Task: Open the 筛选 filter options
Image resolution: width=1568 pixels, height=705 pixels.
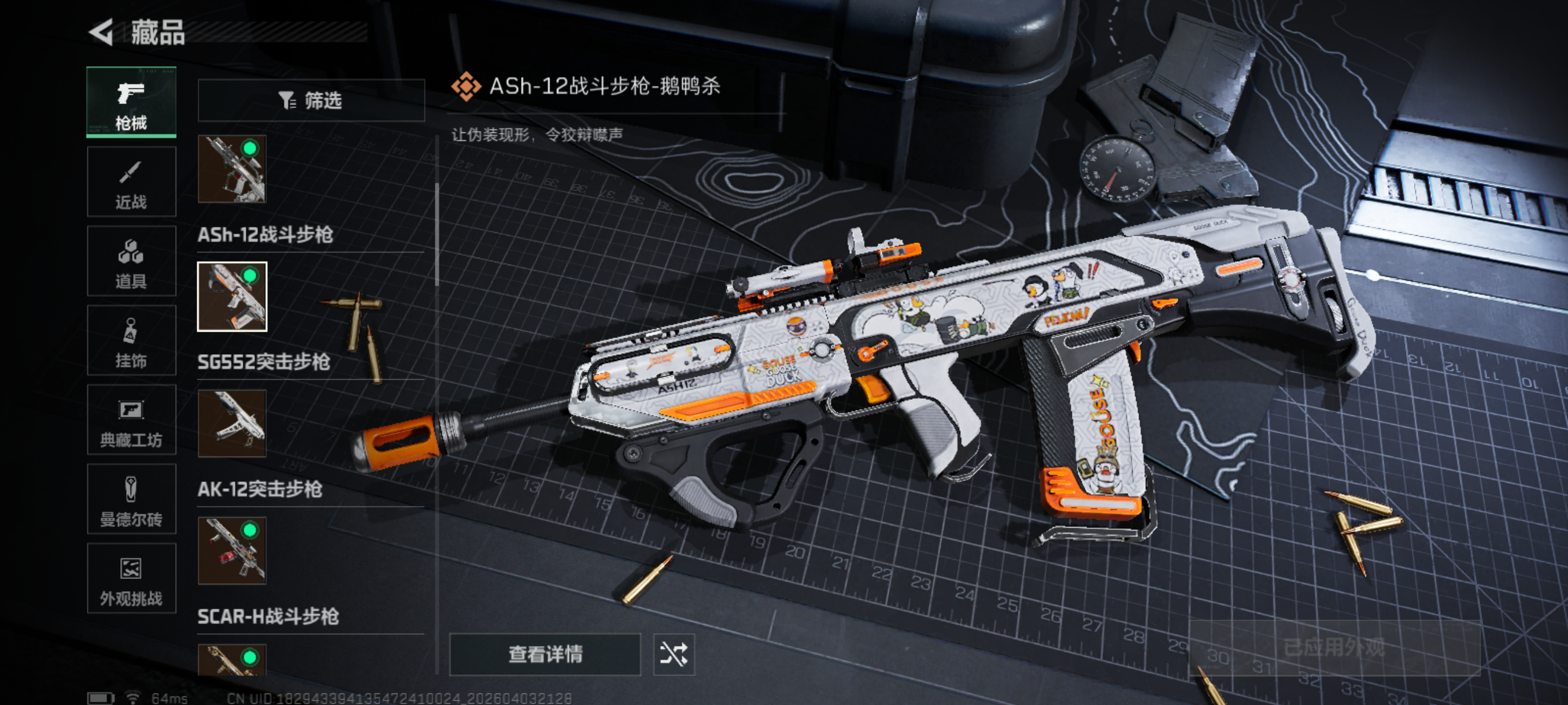Action: pos(311,101)
